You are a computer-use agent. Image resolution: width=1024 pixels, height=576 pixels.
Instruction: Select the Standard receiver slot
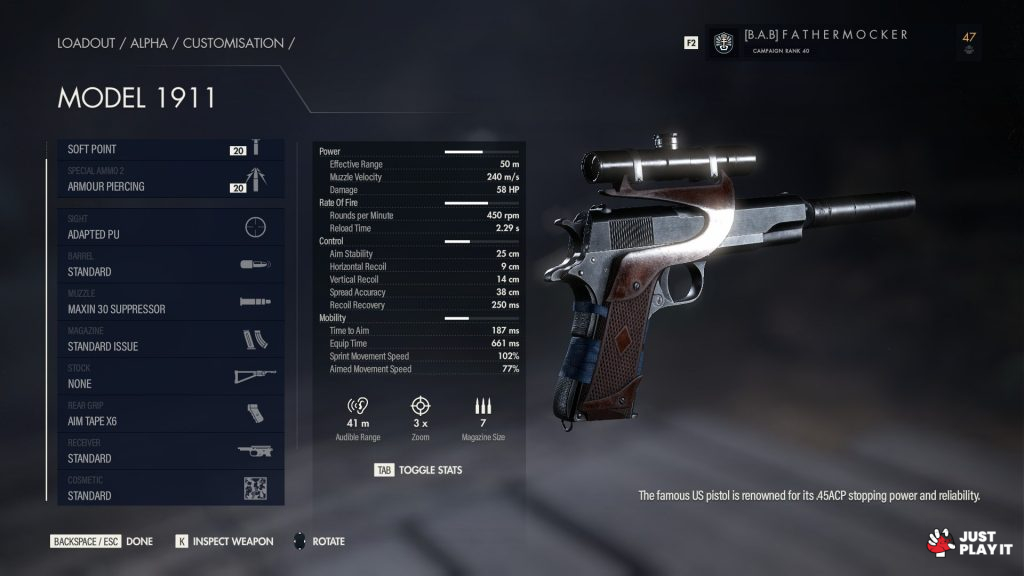click(x=165, y=452)
